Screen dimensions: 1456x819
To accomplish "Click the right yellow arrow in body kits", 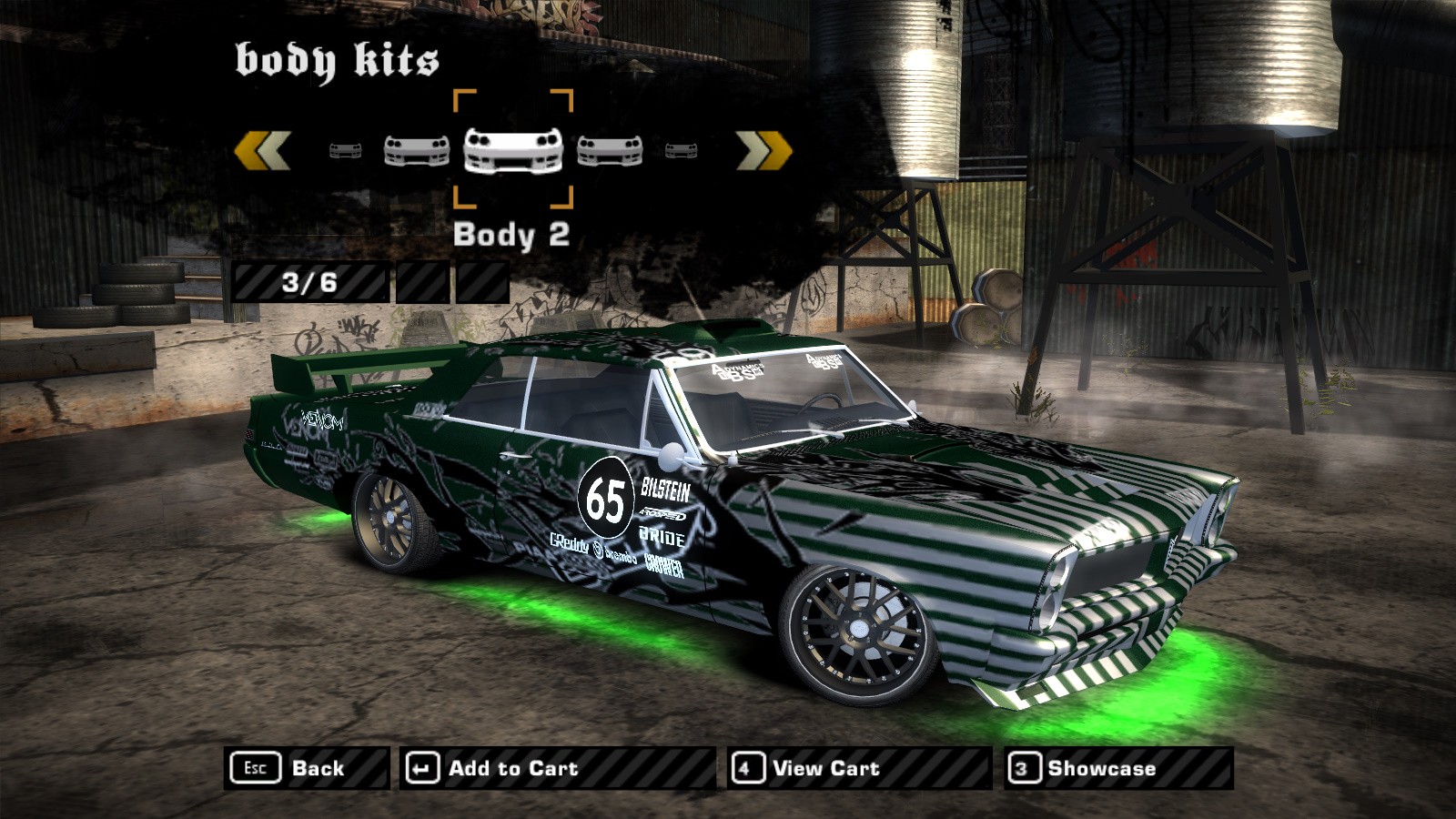I will (x=763, y=150).
